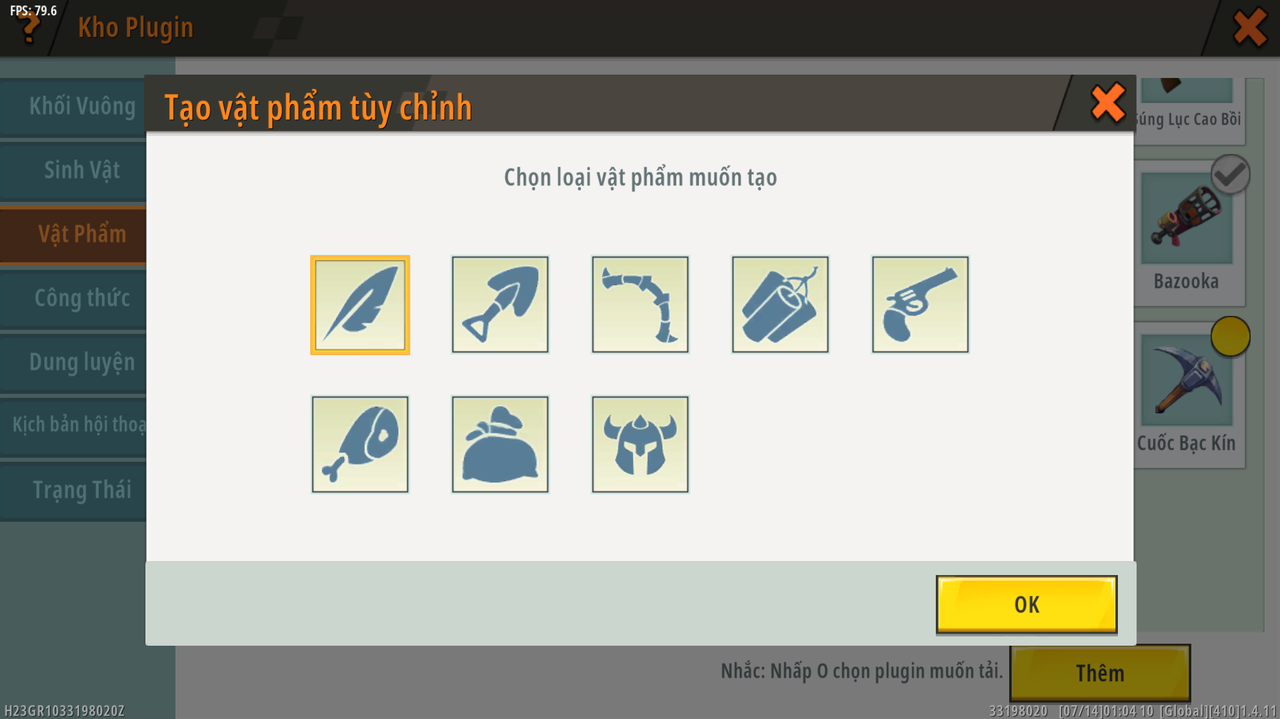Click the yellow Thêm button
1280x719 pixels.
coord(1099,673)
